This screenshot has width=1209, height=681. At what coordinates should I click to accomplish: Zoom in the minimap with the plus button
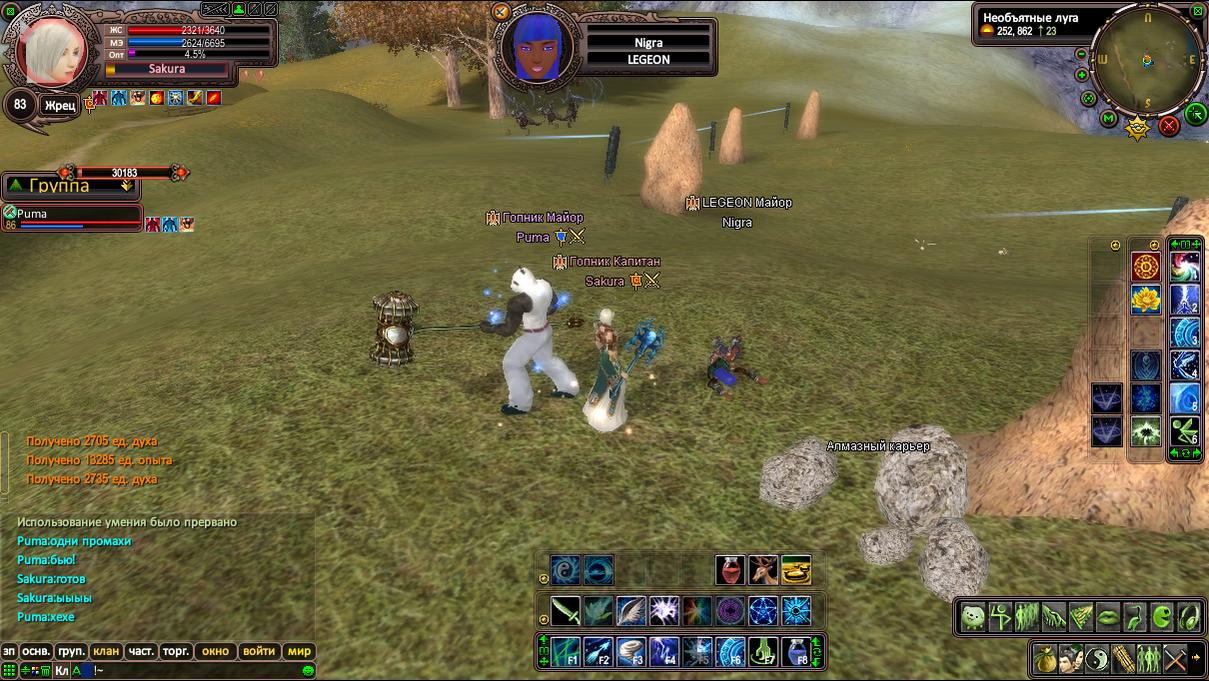point(1082,75)
